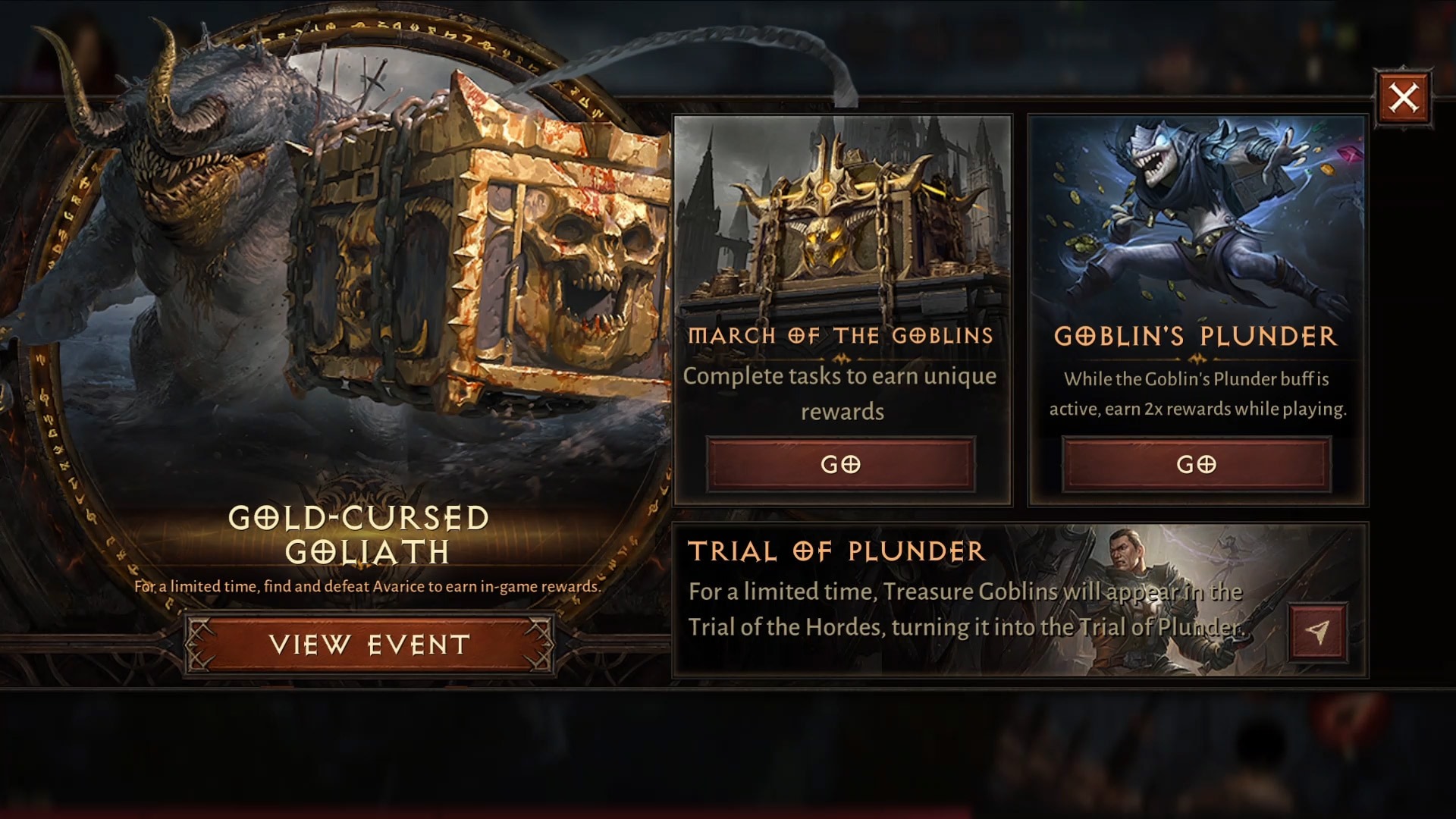1456x819 pixels.
Task: Select the March of the Goblins chest artwork
Action: (842, 220)
